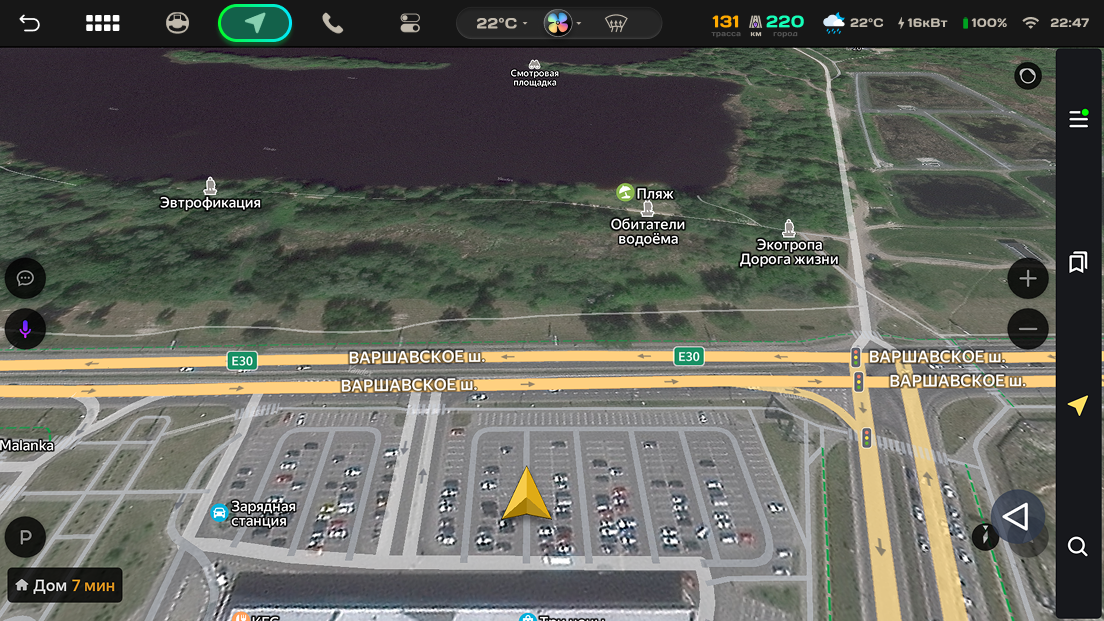Open the chat message bubble
Viewport: 1104px width, 621px height.
pos(26,278)
